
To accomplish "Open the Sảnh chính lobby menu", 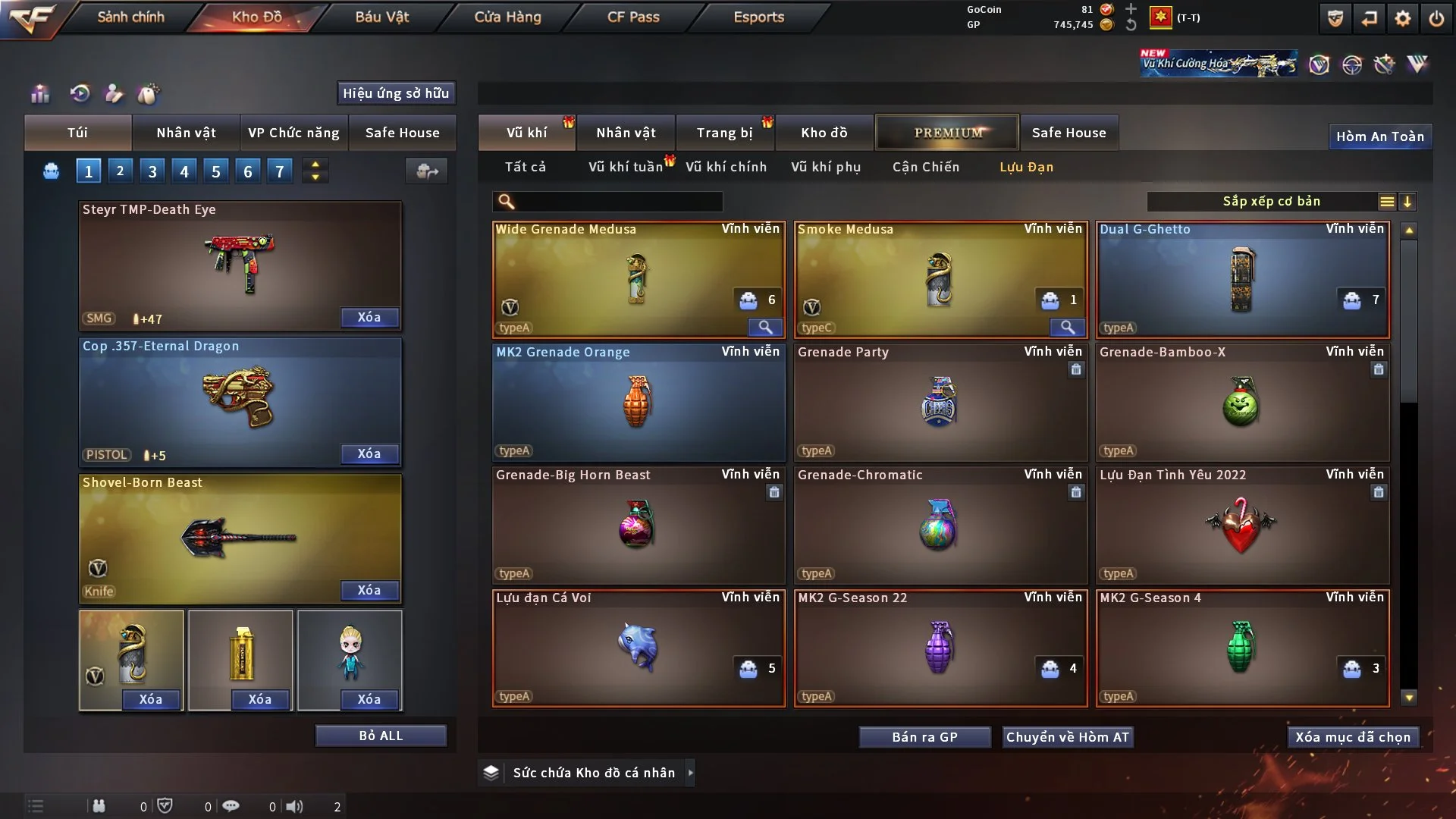I will (130, 17).
